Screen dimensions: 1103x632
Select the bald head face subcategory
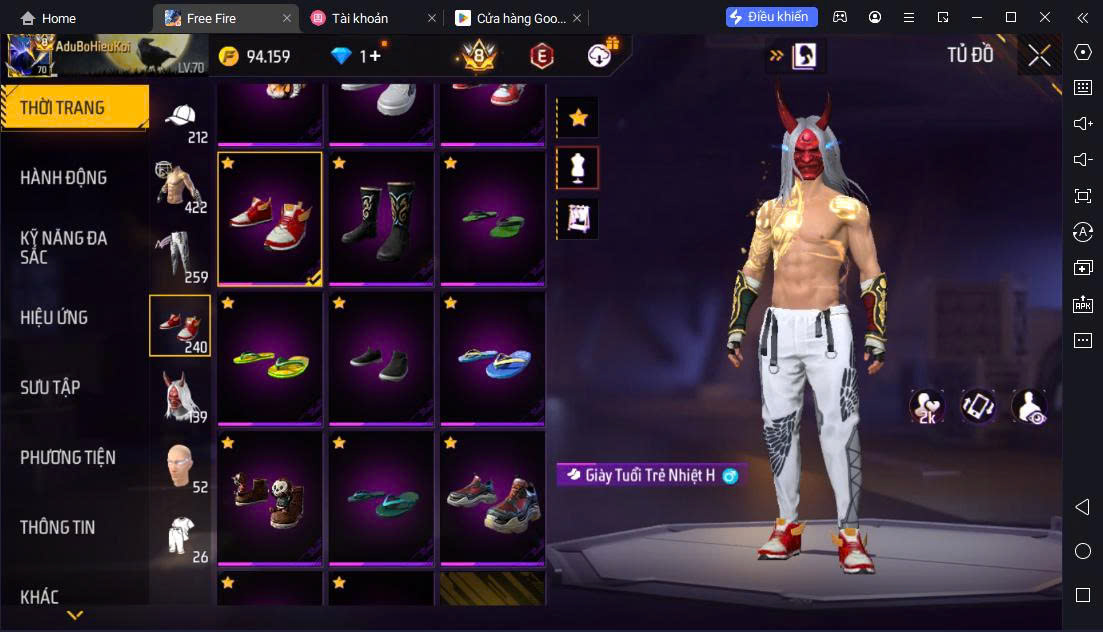coord(181,465)
